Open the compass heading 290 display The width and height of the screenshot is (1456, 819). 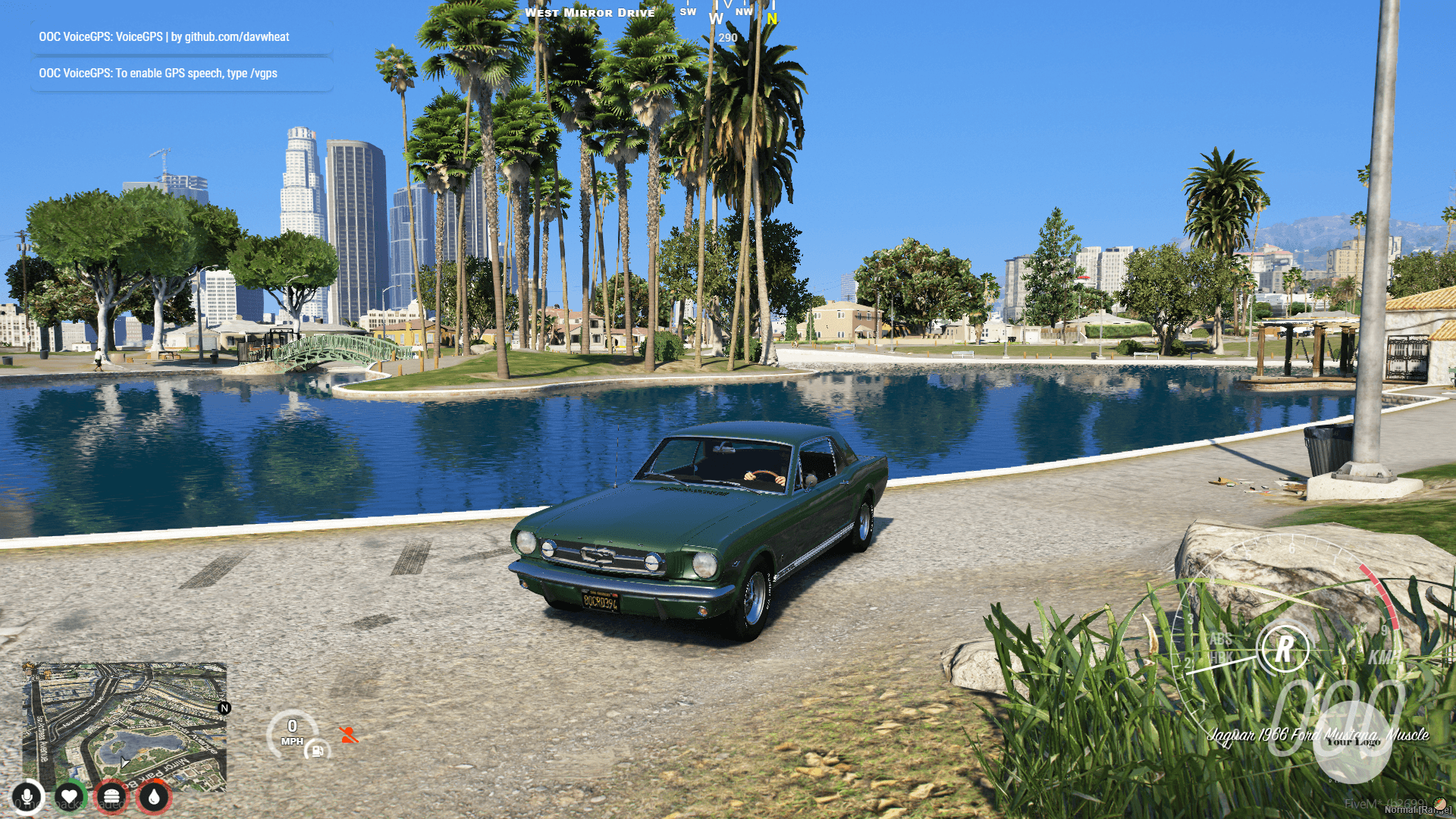[727, 36]
